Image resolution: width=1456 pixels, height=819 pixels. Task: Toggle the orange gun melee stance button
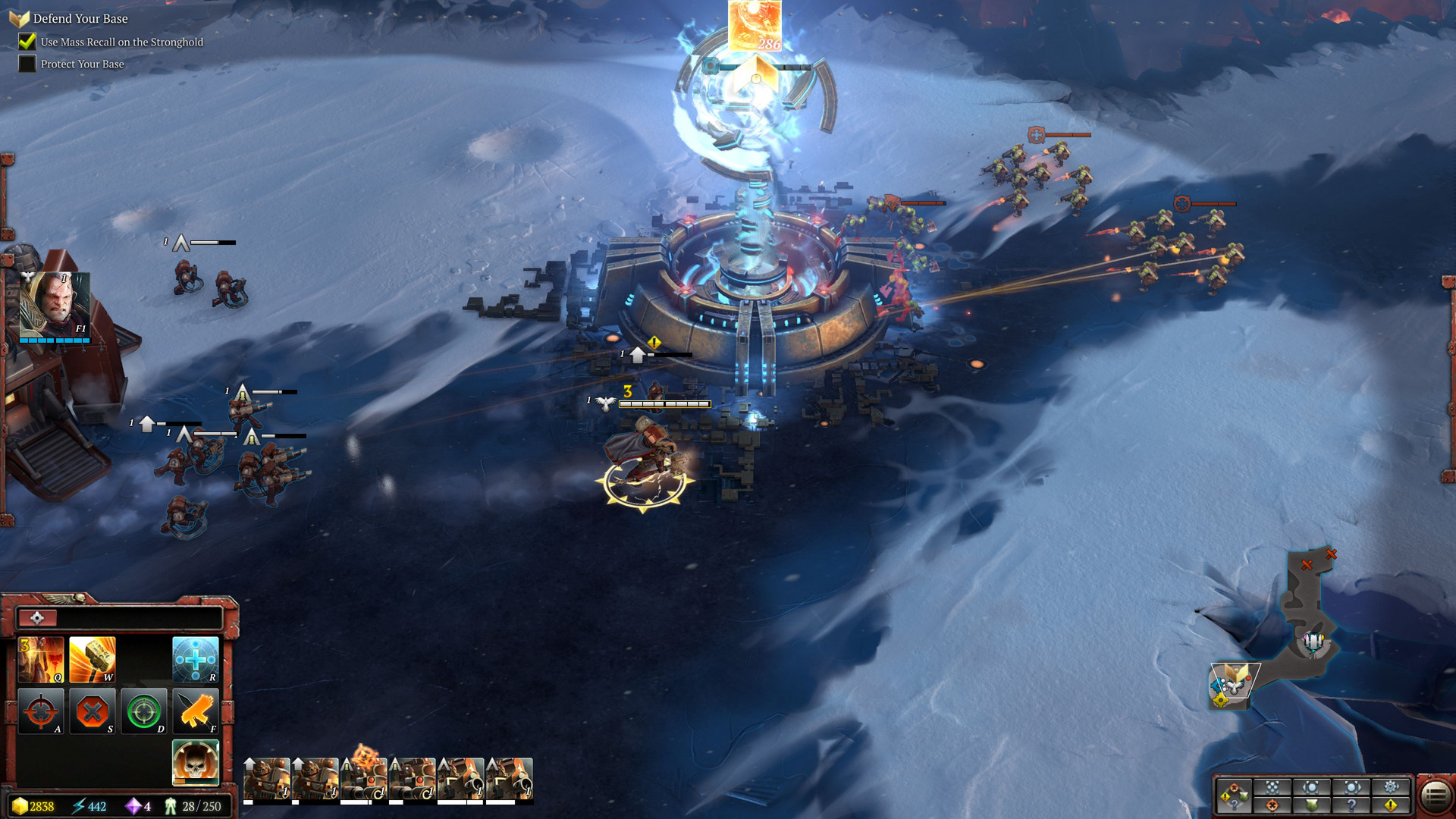(195, 711)
